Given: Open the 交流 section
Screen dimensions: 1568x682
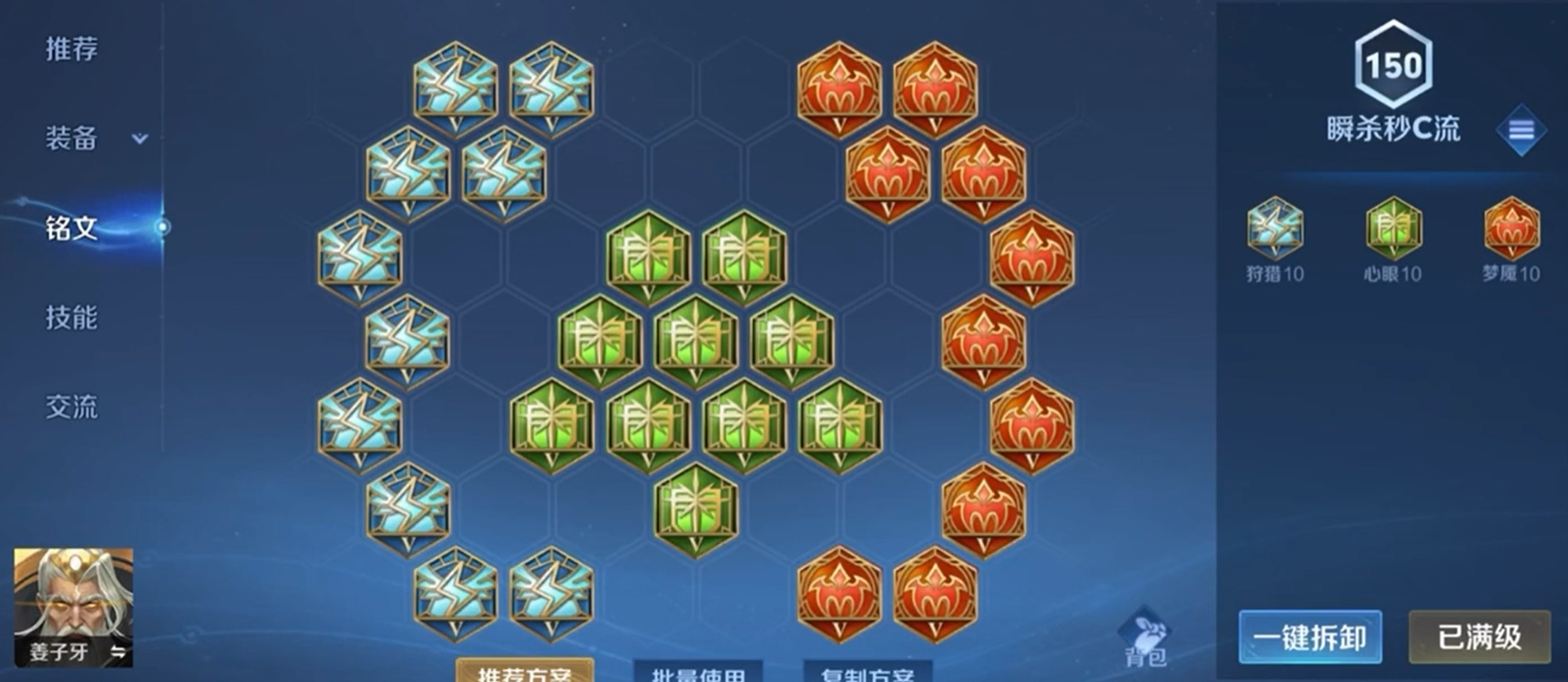Looking at the screenshot, I should pos(68,408).
